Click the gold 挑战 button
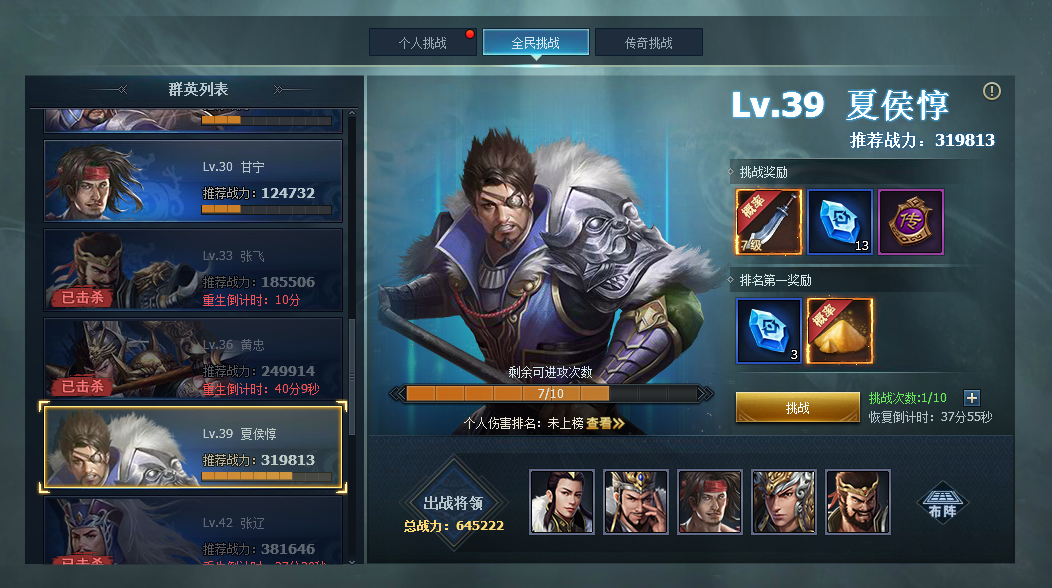 tap(797, 408)
